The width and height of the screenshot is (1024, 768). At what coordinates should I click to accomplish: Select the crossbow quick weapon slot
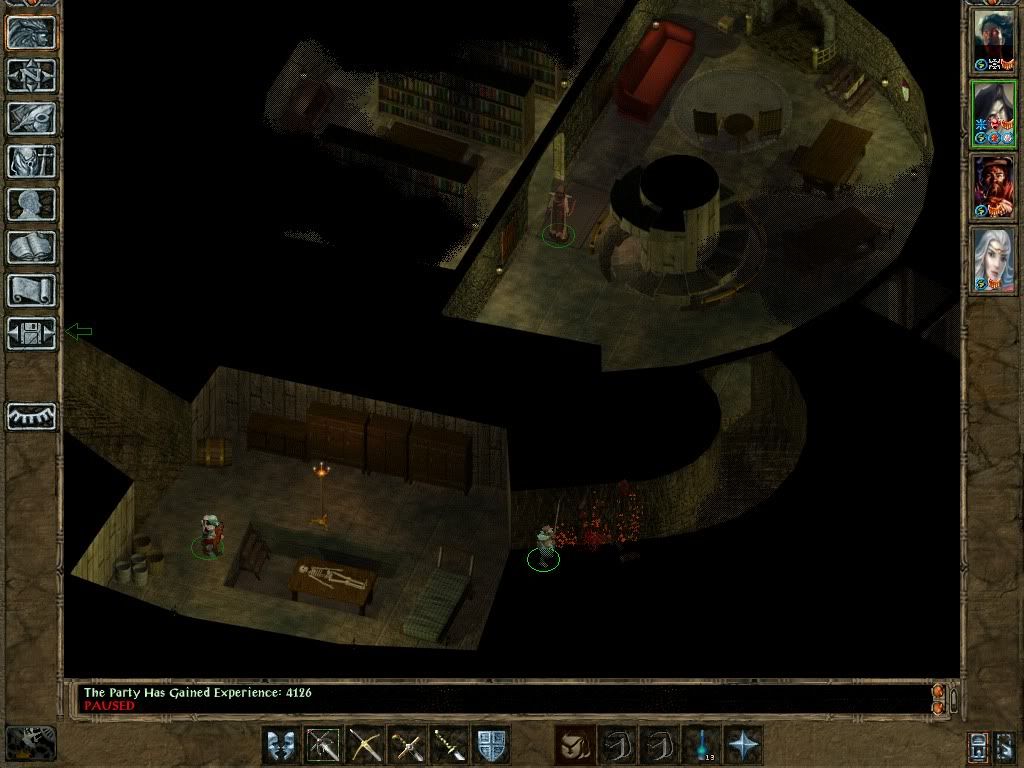(x=365, y=745)
